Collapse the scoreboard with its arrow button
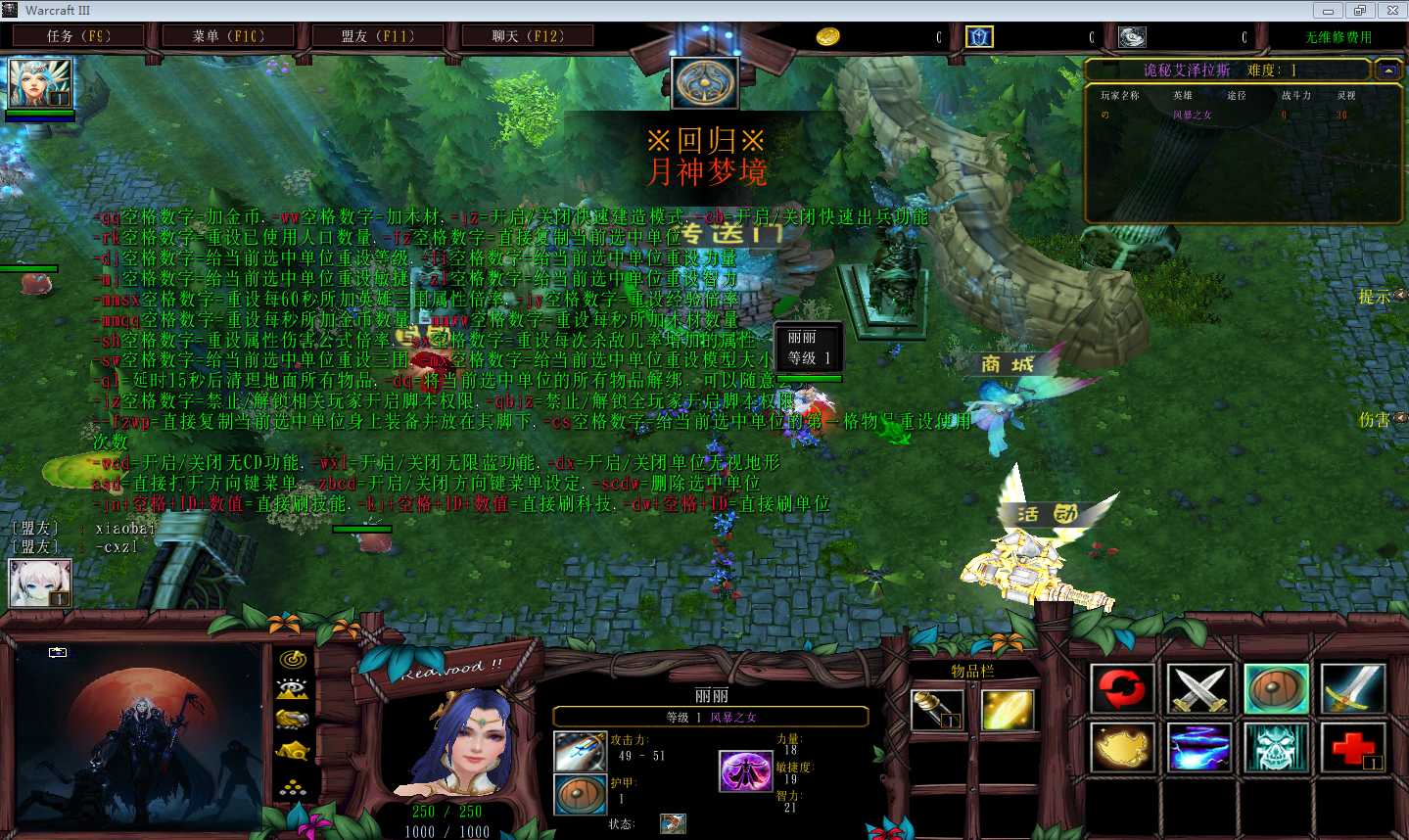 point(1387,70)
